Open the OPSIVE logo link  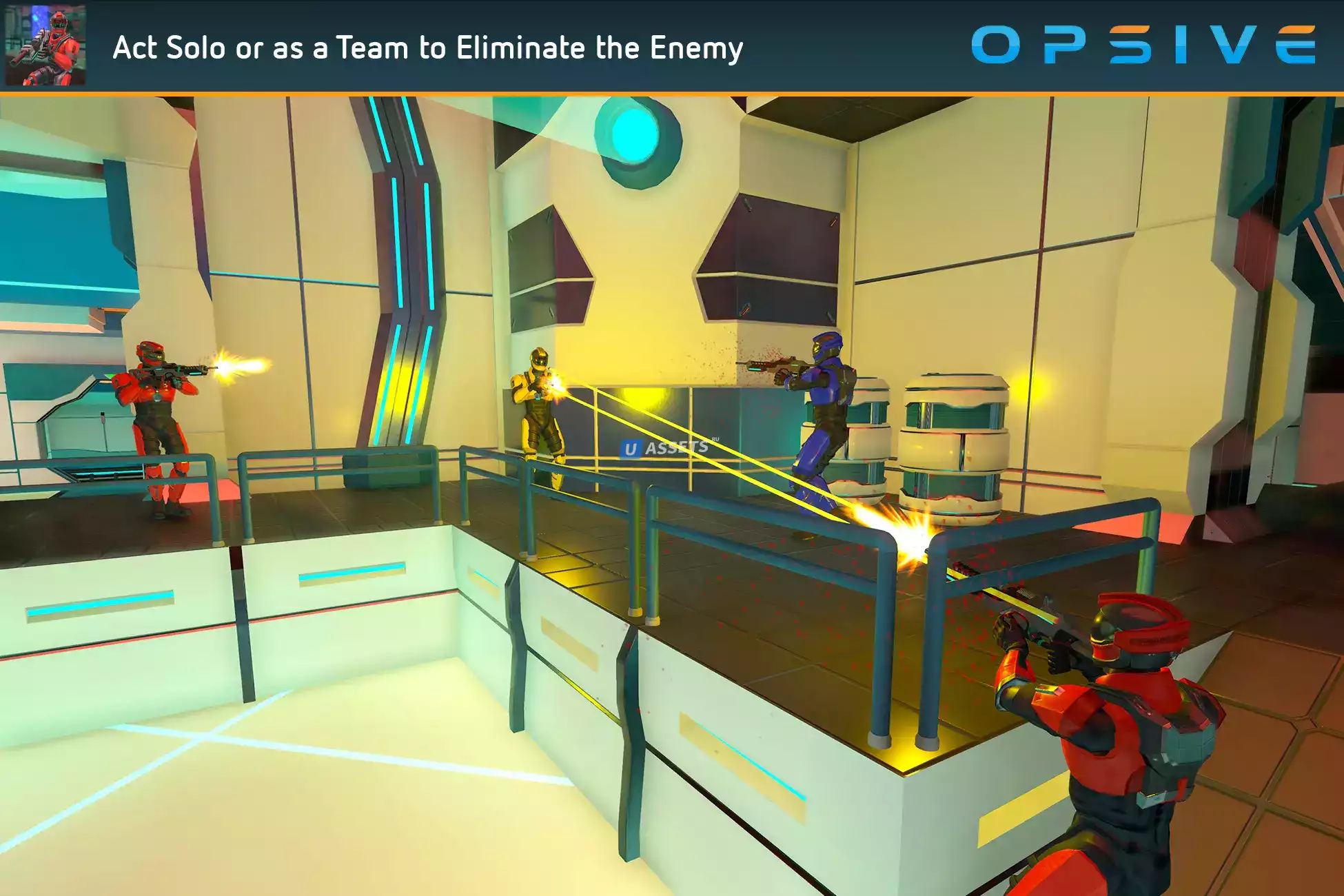tap(1143, 45)
